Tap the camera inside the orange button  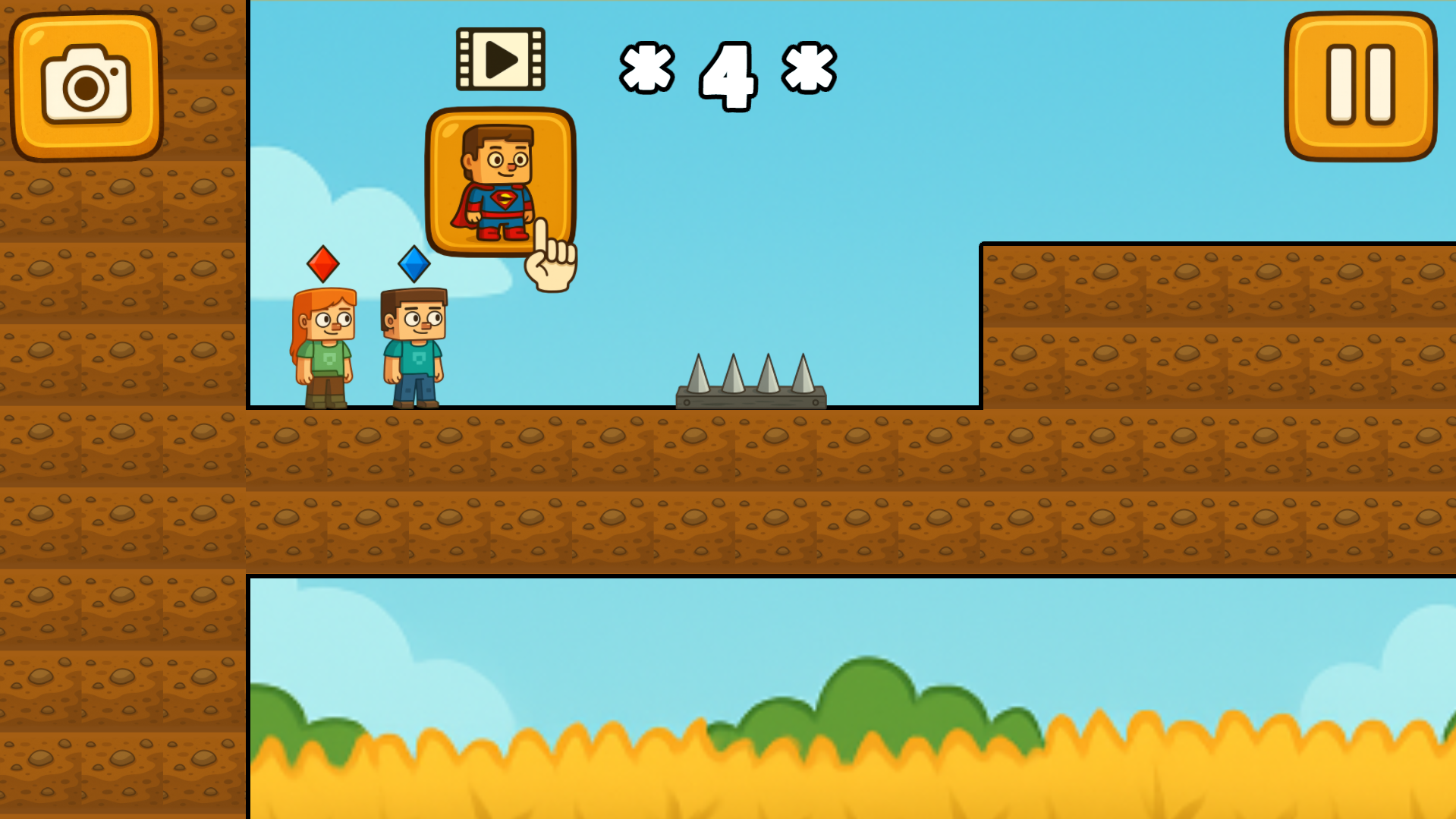[86, 86]
